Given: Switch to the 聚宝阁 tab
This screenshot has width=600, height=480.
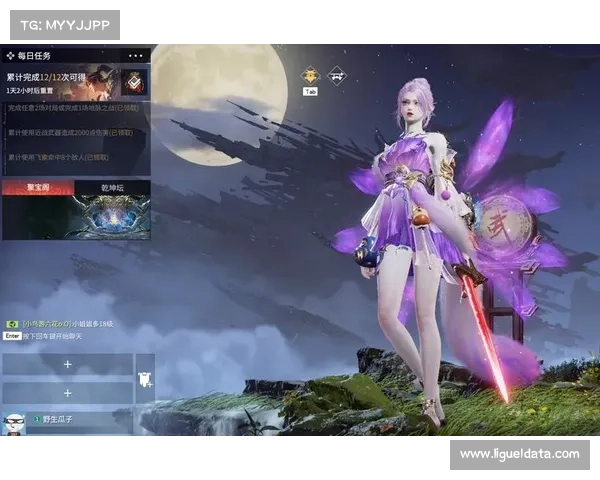Looking at the screenshot, I should pyautogui.click(x=38, y=187).
